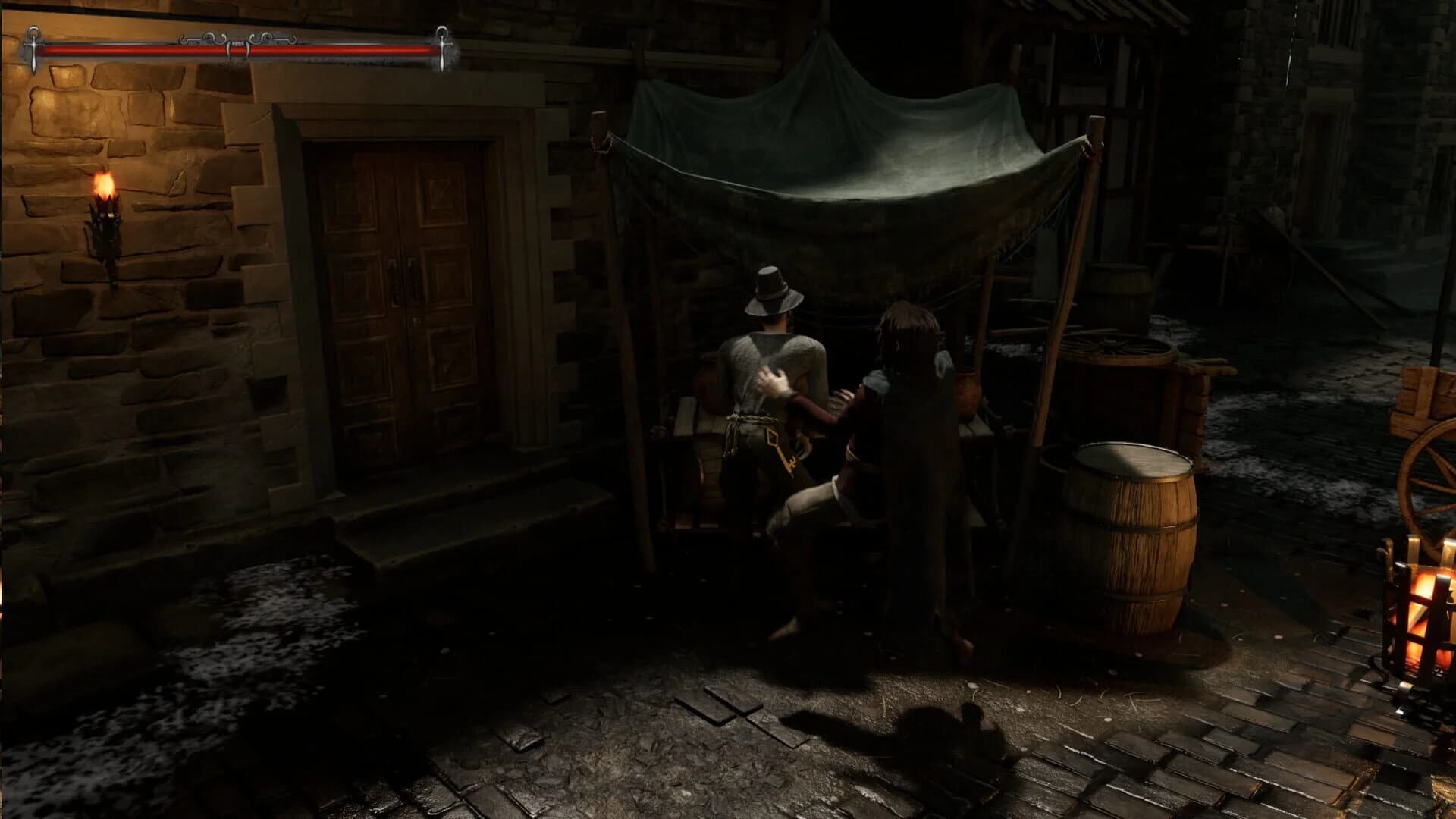Click the scrollwork emblem above the health bar
Screen dimensions: 1456x819
point(237,36)
